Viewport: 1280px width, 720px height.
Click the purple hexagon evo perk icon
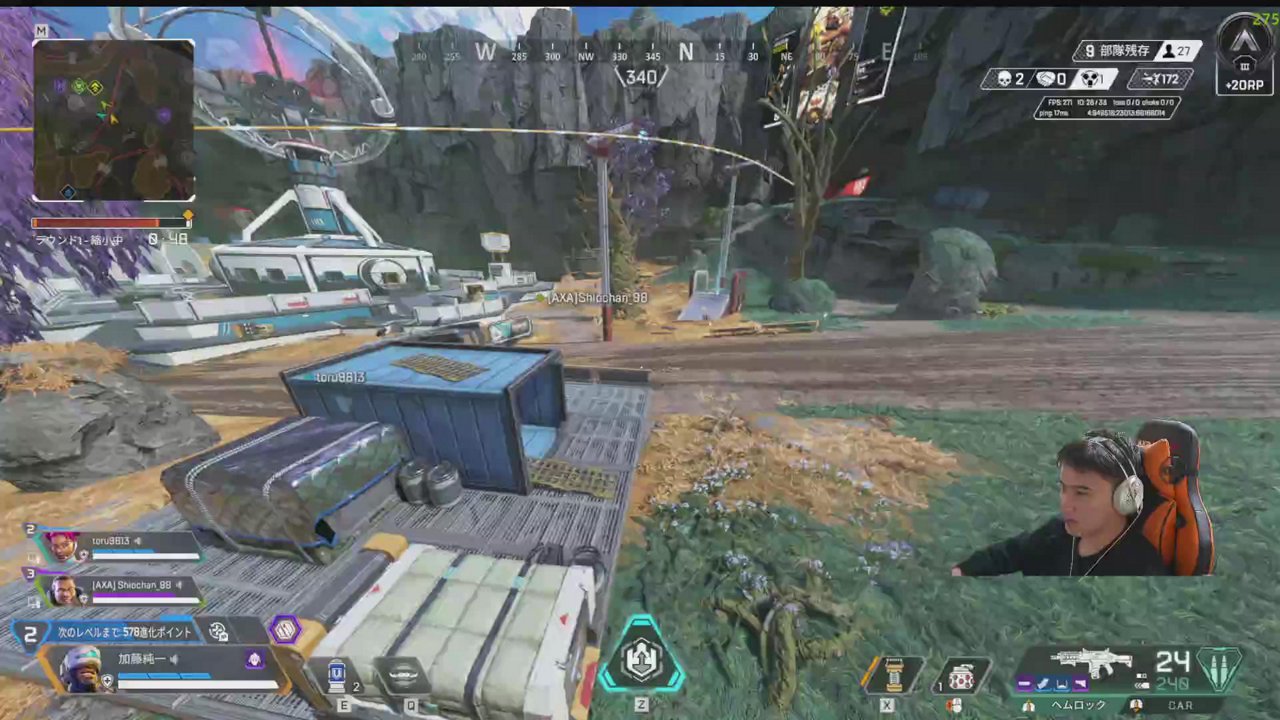click(x=285, y=629)
